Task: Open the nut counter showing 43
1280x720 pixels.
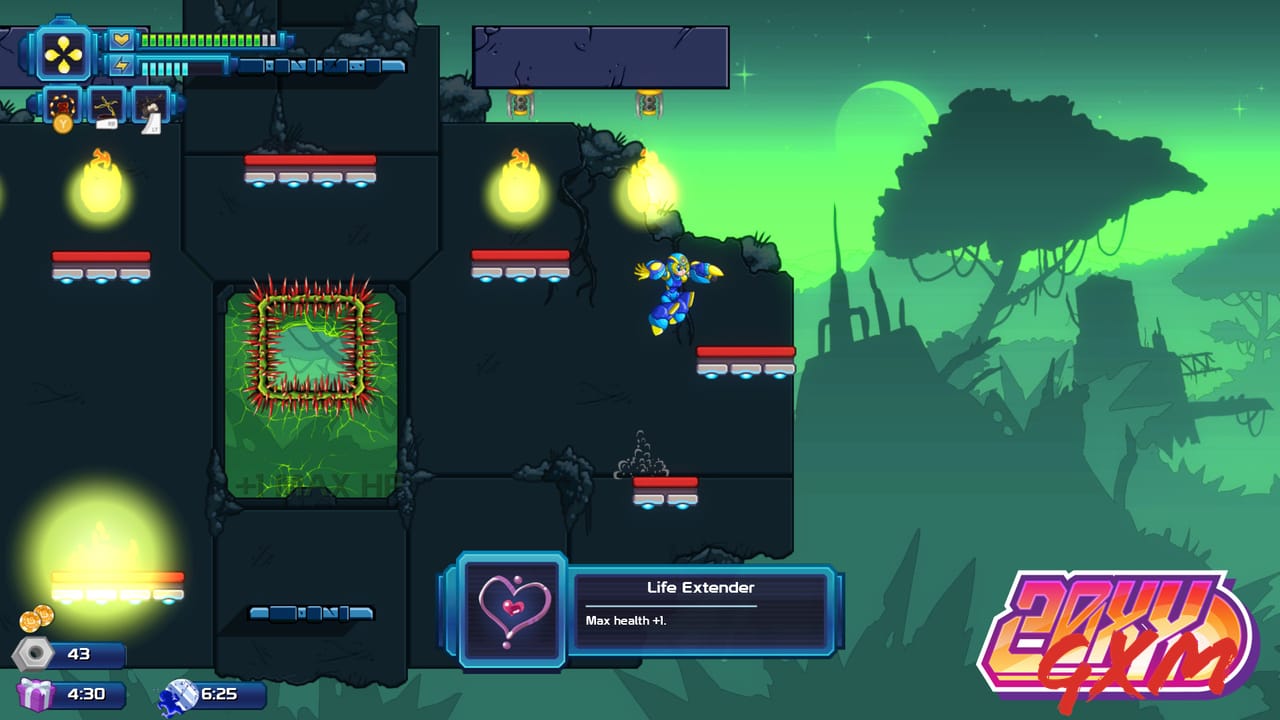Action: point(78,654)
